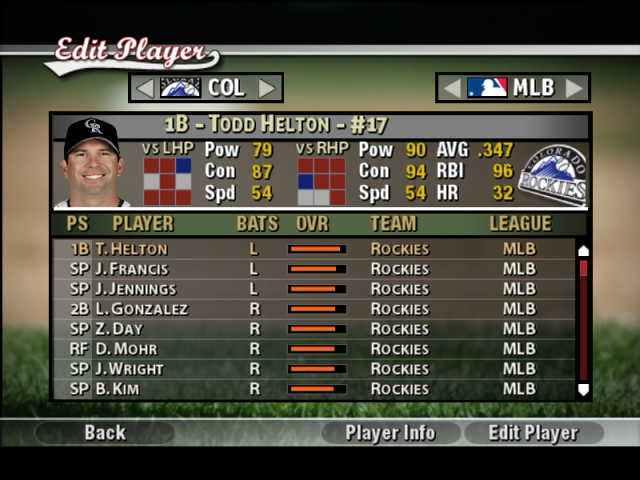The image size is (640, 480).
Task: Go back with the Back button
Action: click(105, 433)
